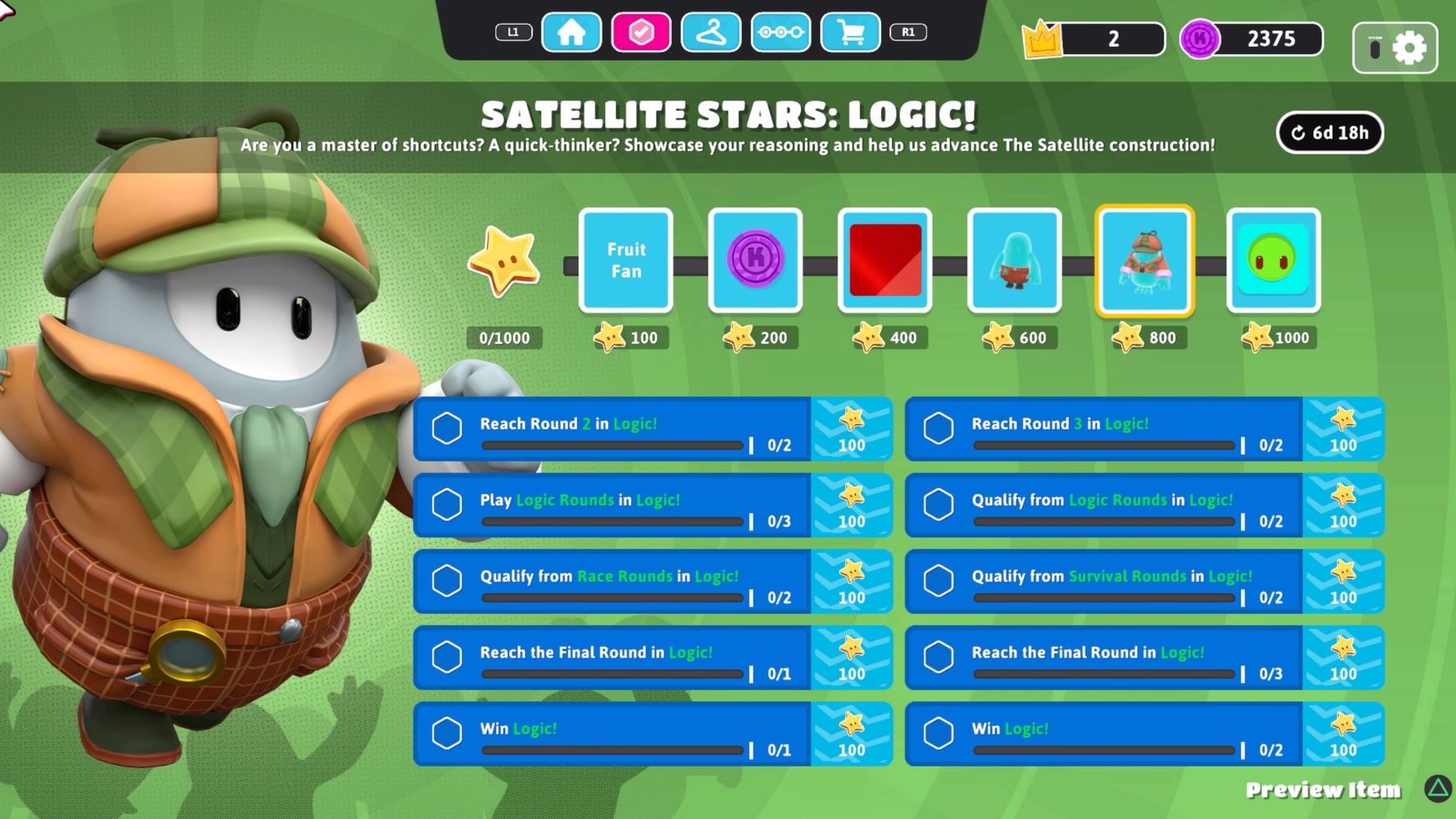Image resolution: width=1456 pixels, height=819 pixels.
Task: Click the event refresh timer showing 6d 18h
Action: click(x=1330, y=132)
